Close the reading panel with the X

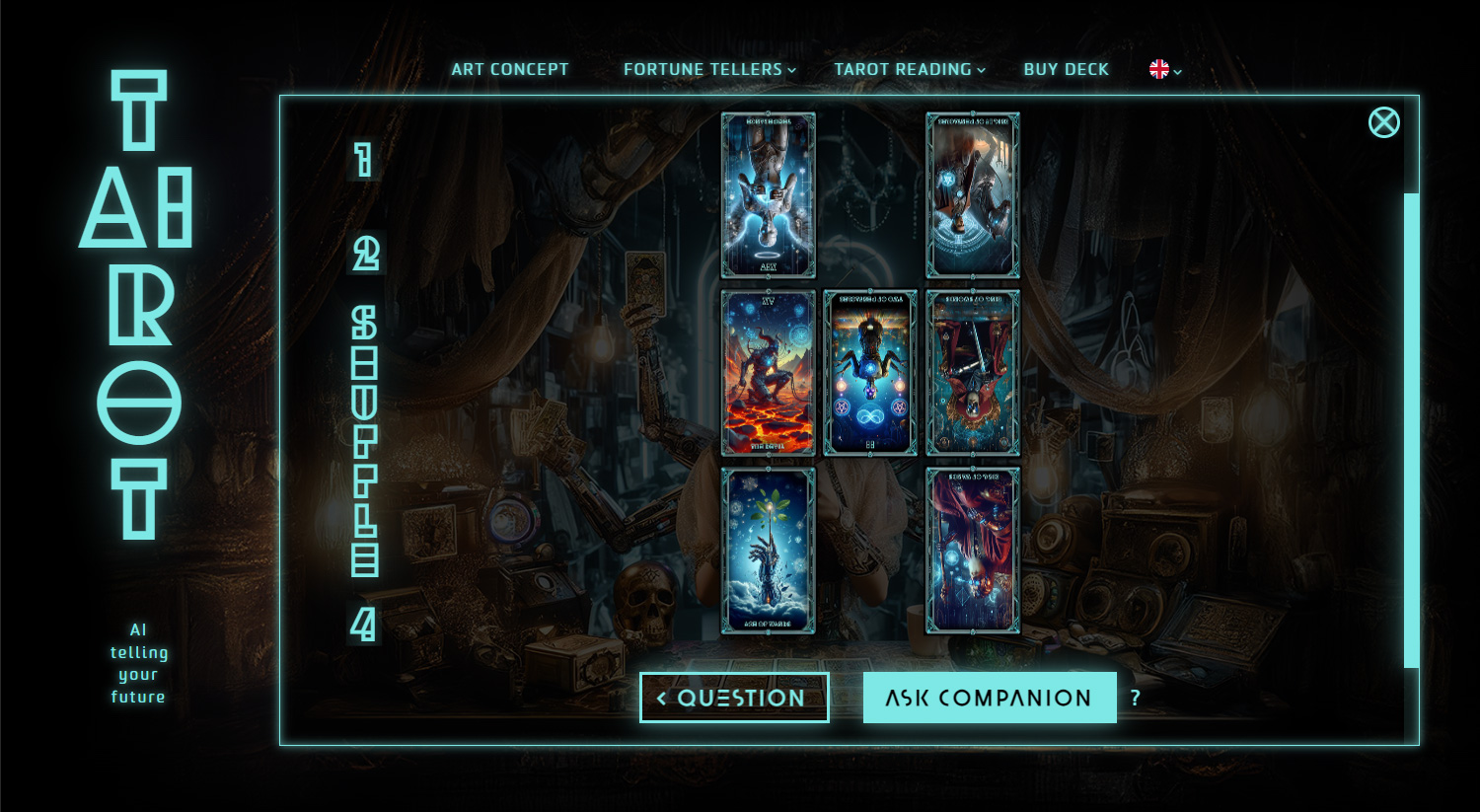1383,122
